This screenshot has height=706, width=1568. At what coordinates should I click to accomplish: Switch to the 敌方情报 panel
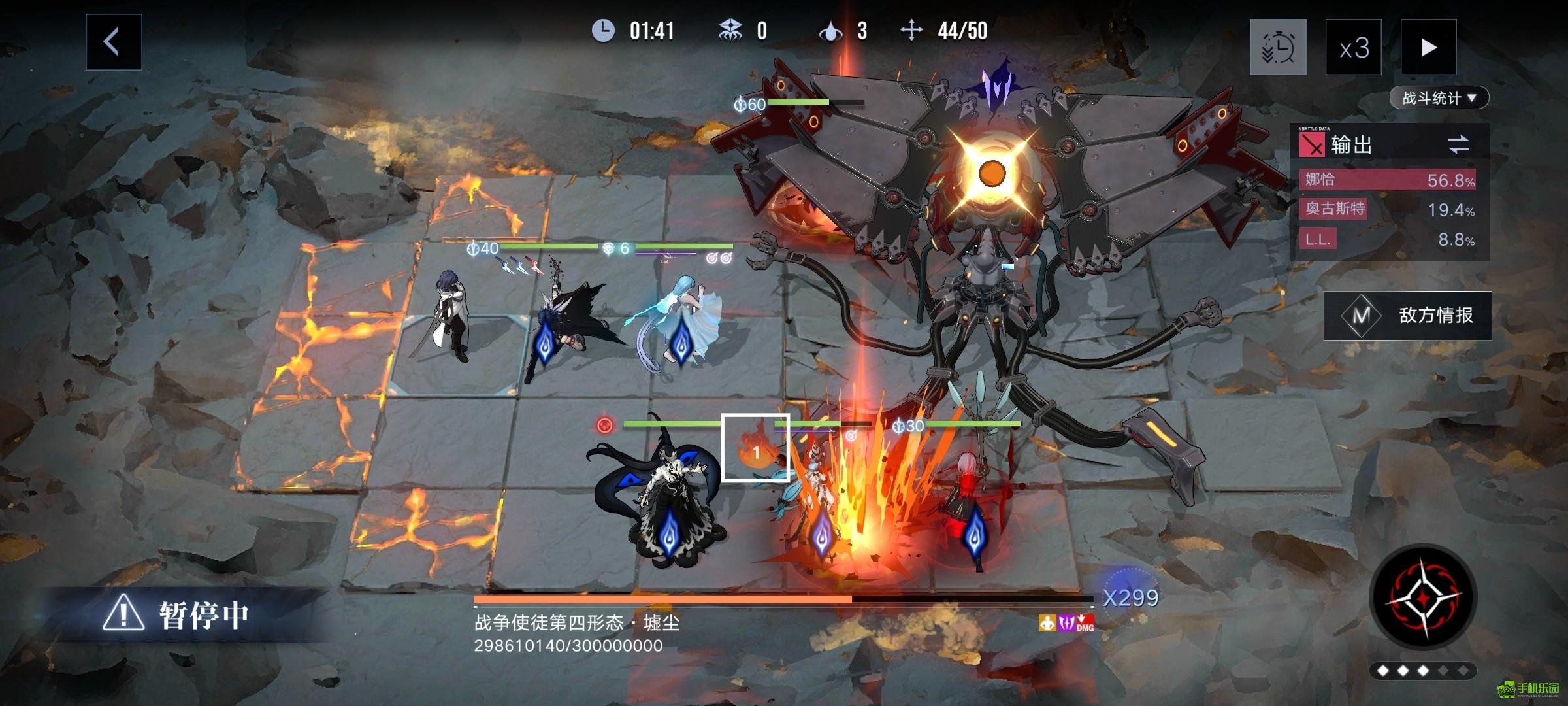tap(1438, 314)
